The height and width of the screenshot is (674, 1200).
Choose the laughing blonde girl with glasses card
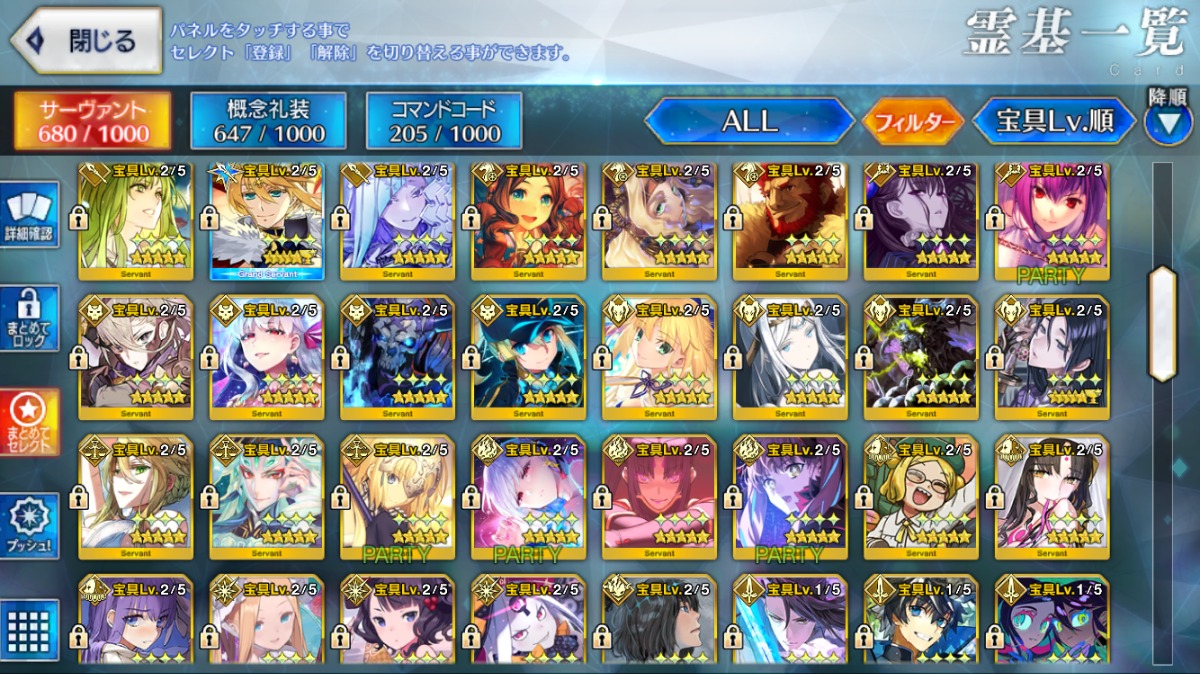pyautogui.click(x=921, y=496)
